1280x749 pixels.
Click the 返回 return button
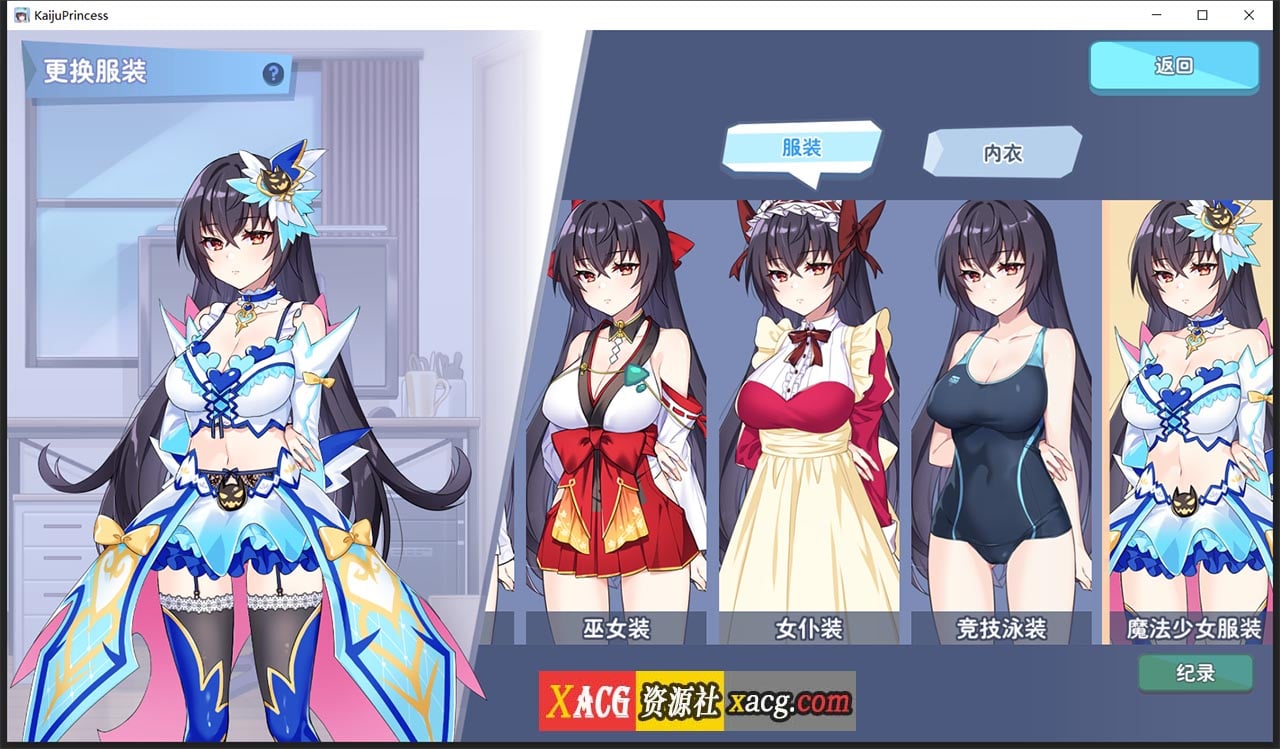click(x=1174, y=64)
